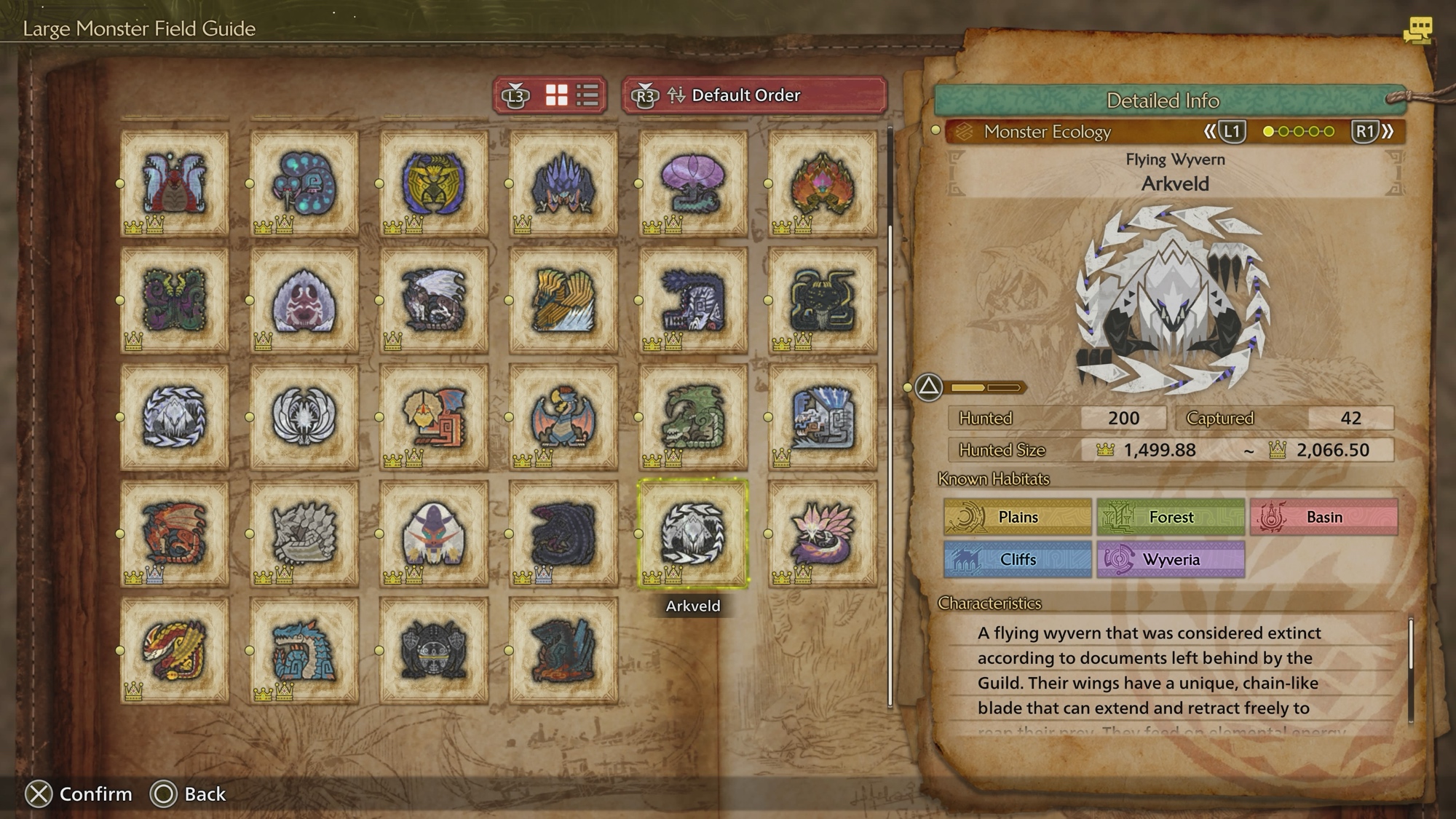Choose the Forest habitat tag
Image resolution: width=1456 pixels, height=819 pixels.
tap(1171, 517)
